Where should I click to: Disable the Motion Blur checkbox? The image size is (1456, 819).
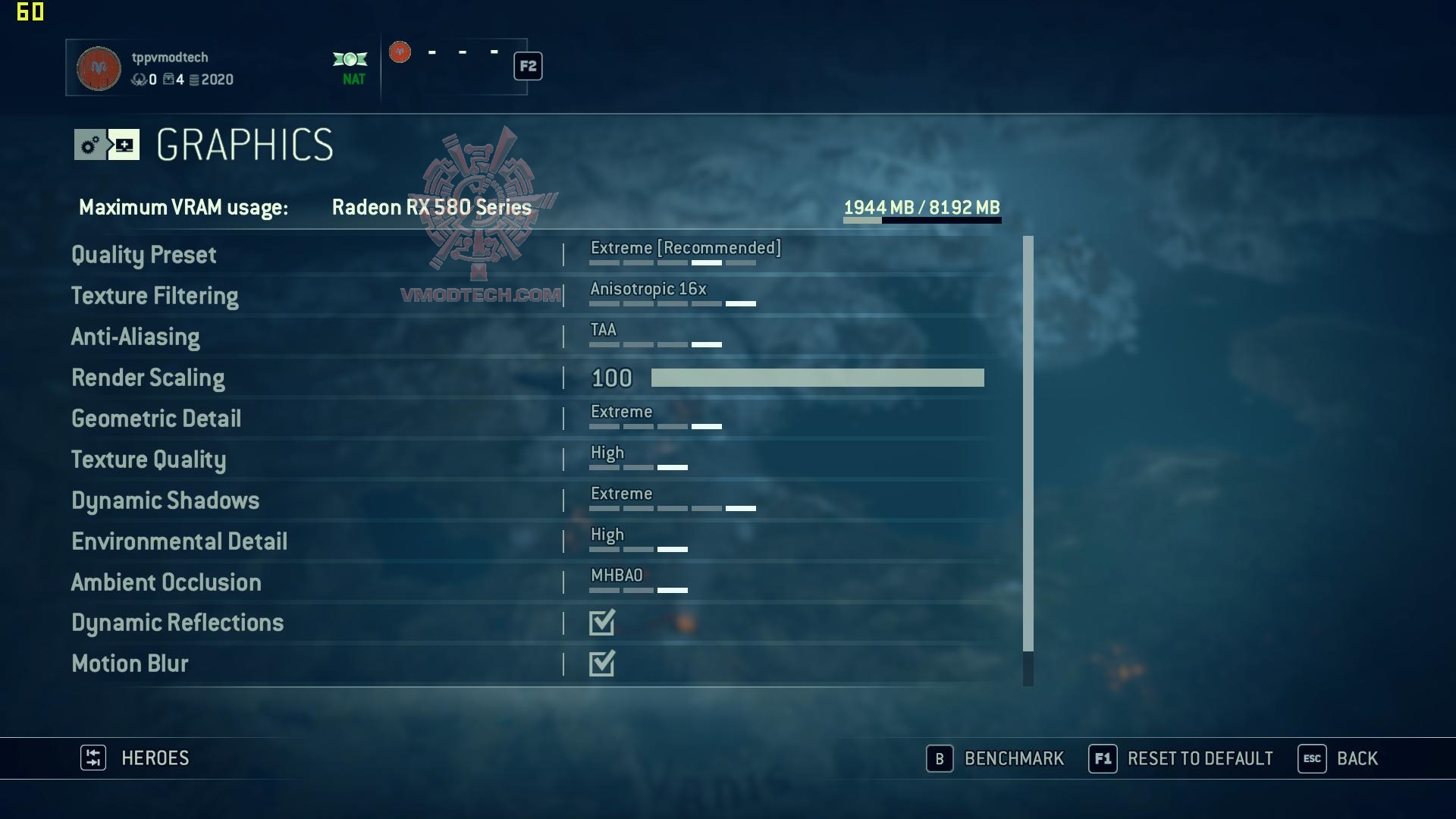[x=602, y=664]
